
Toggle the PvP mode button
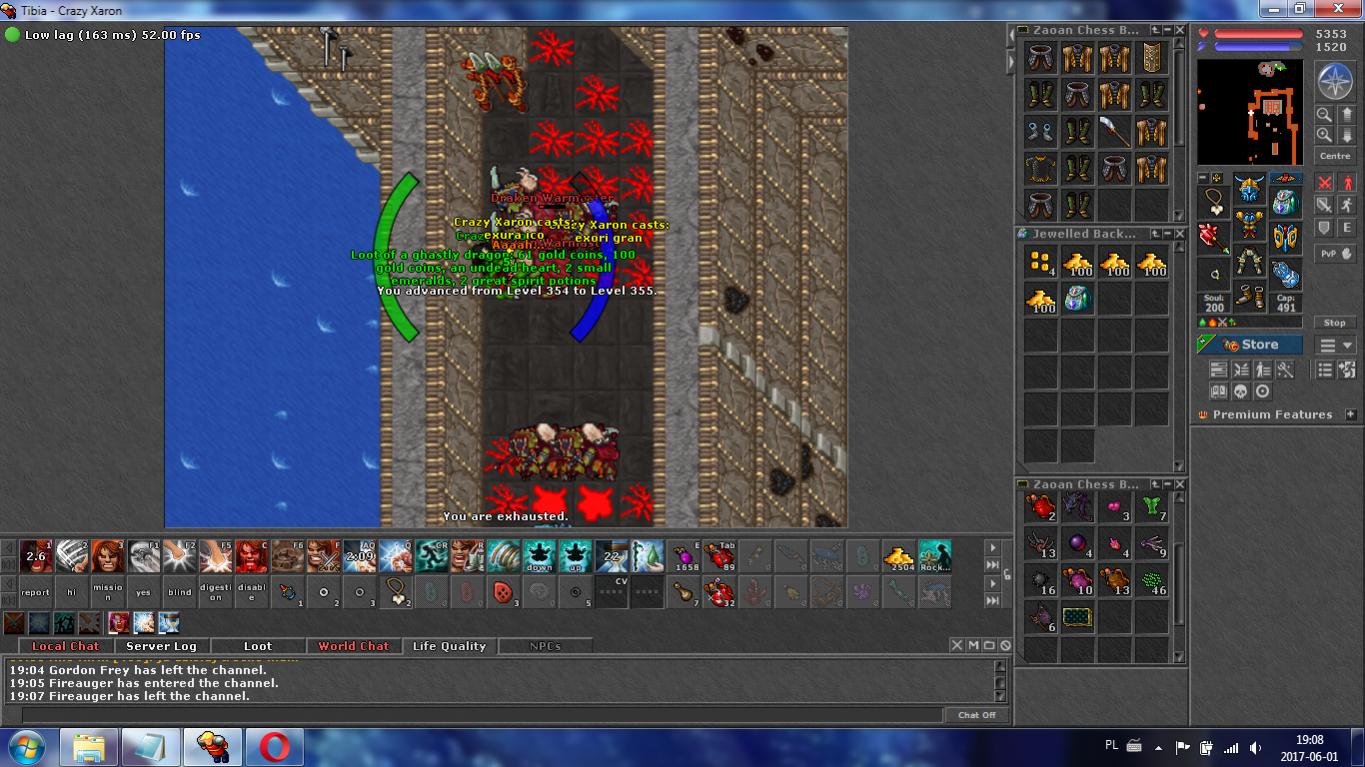tap(1335, 254)
